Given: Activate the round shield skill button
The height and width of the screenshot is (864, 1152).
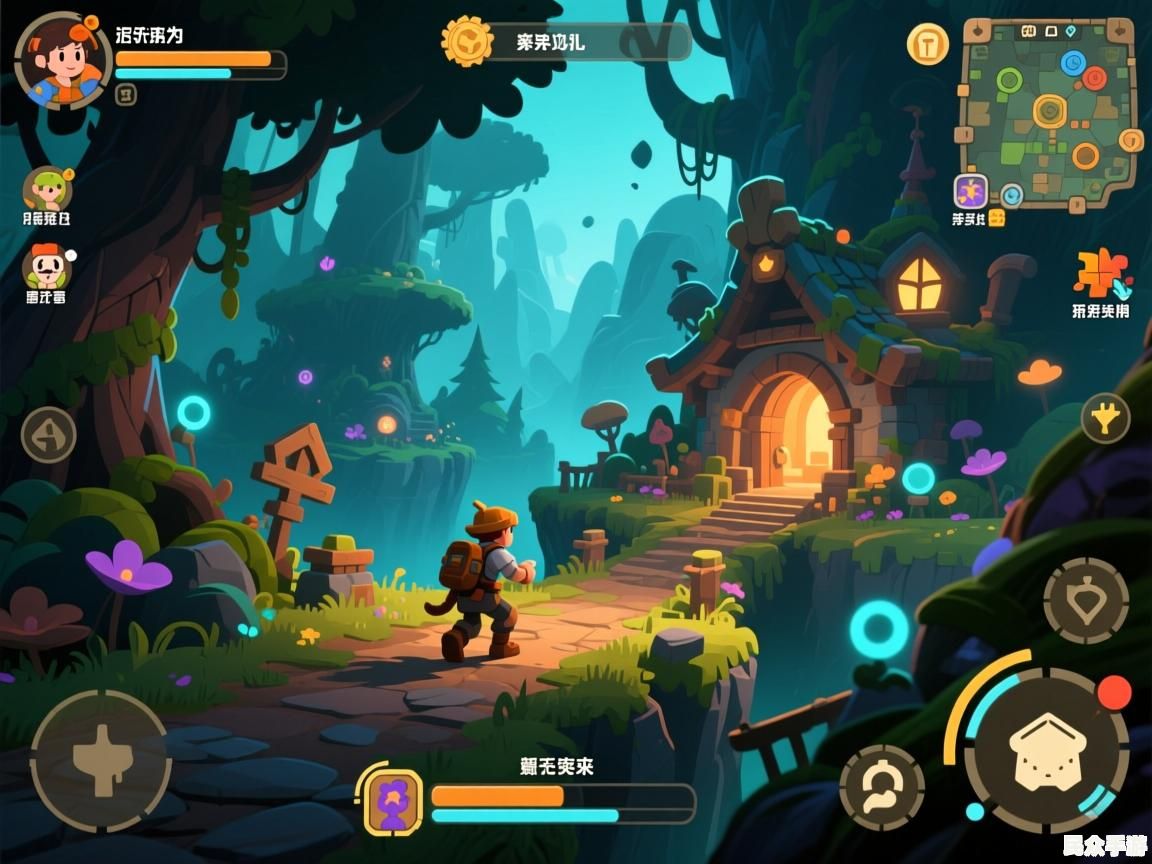Looking at the screenshot, I should coord(1085,600).
